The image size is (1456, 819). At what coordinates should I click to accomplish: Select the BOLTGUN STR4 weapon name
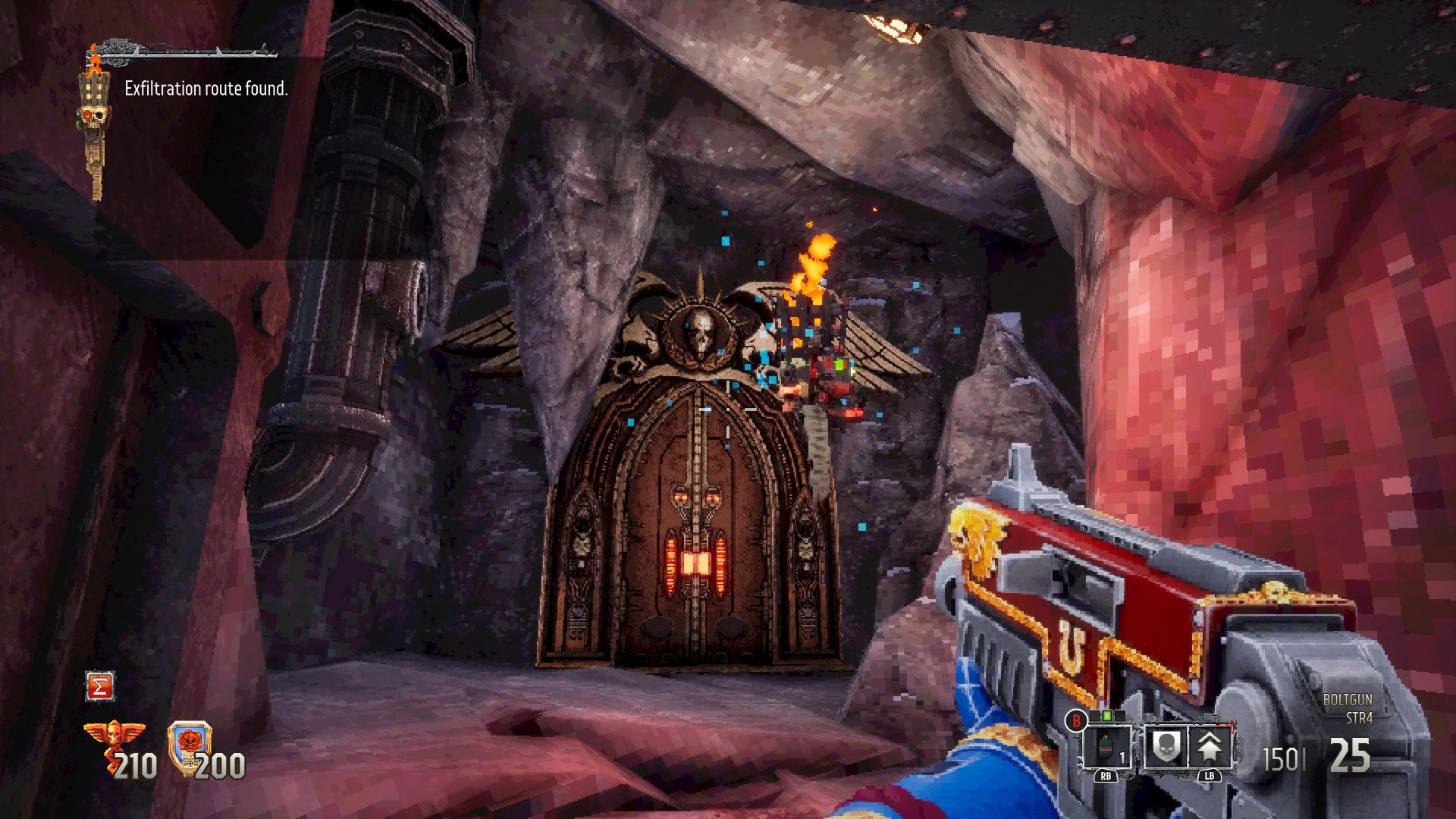(x=1348, y=698)
